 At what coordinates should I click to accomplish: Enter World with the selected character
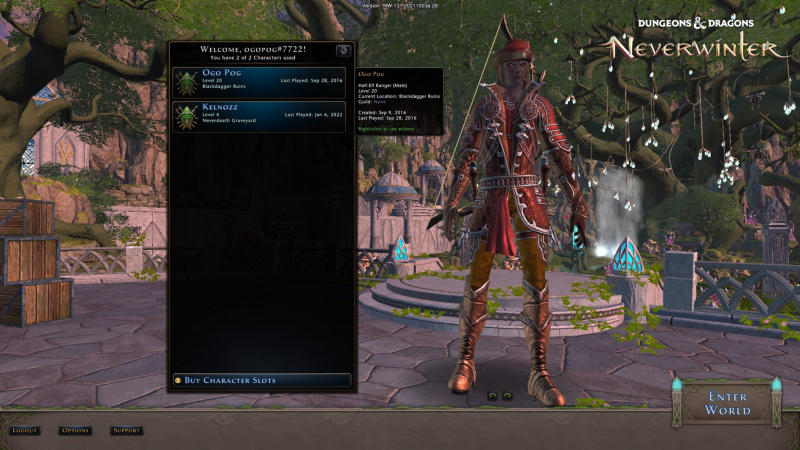pos(727,403)
